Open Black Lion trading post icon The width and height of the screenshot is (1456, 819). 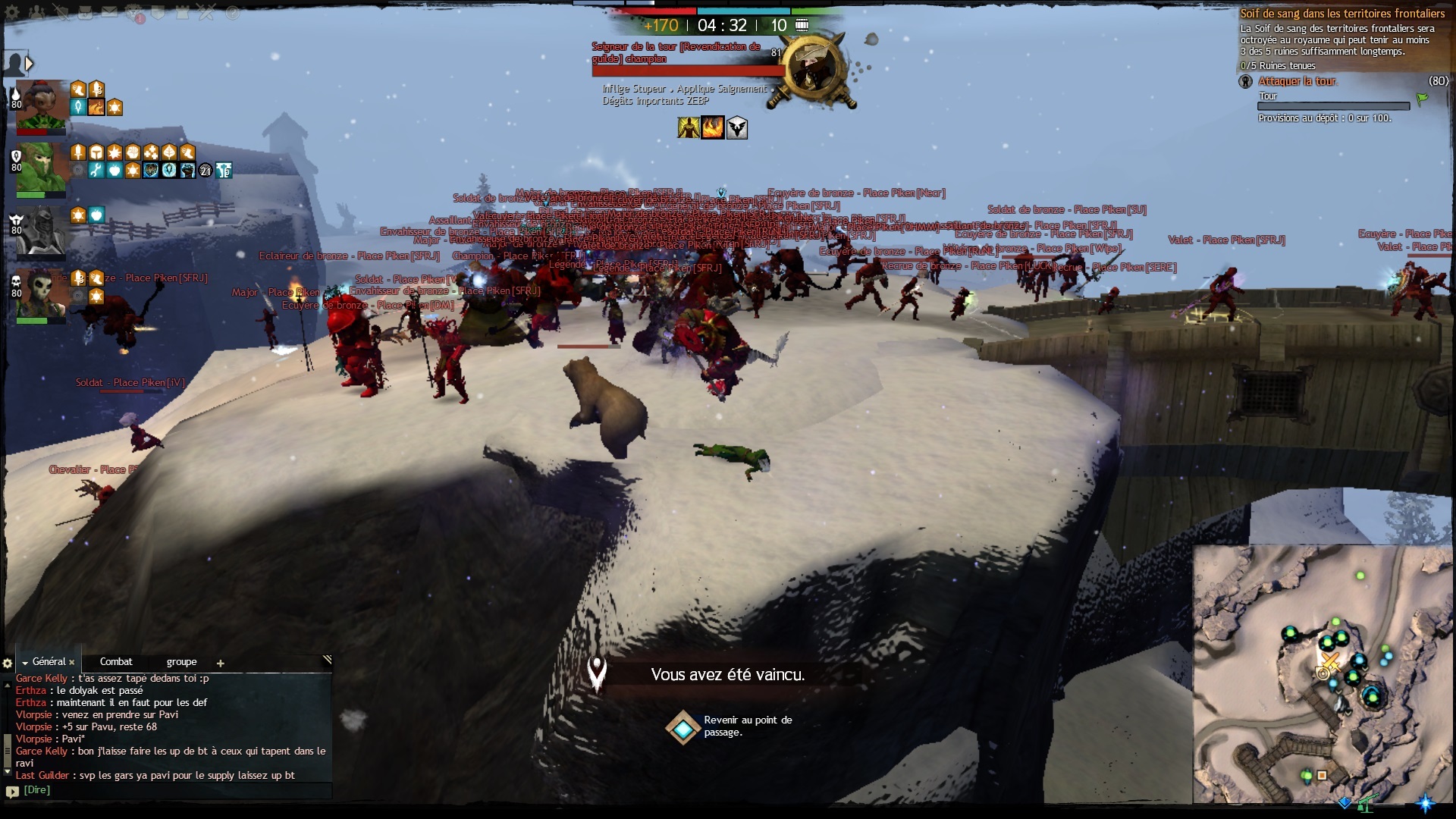tap(134, 12)
